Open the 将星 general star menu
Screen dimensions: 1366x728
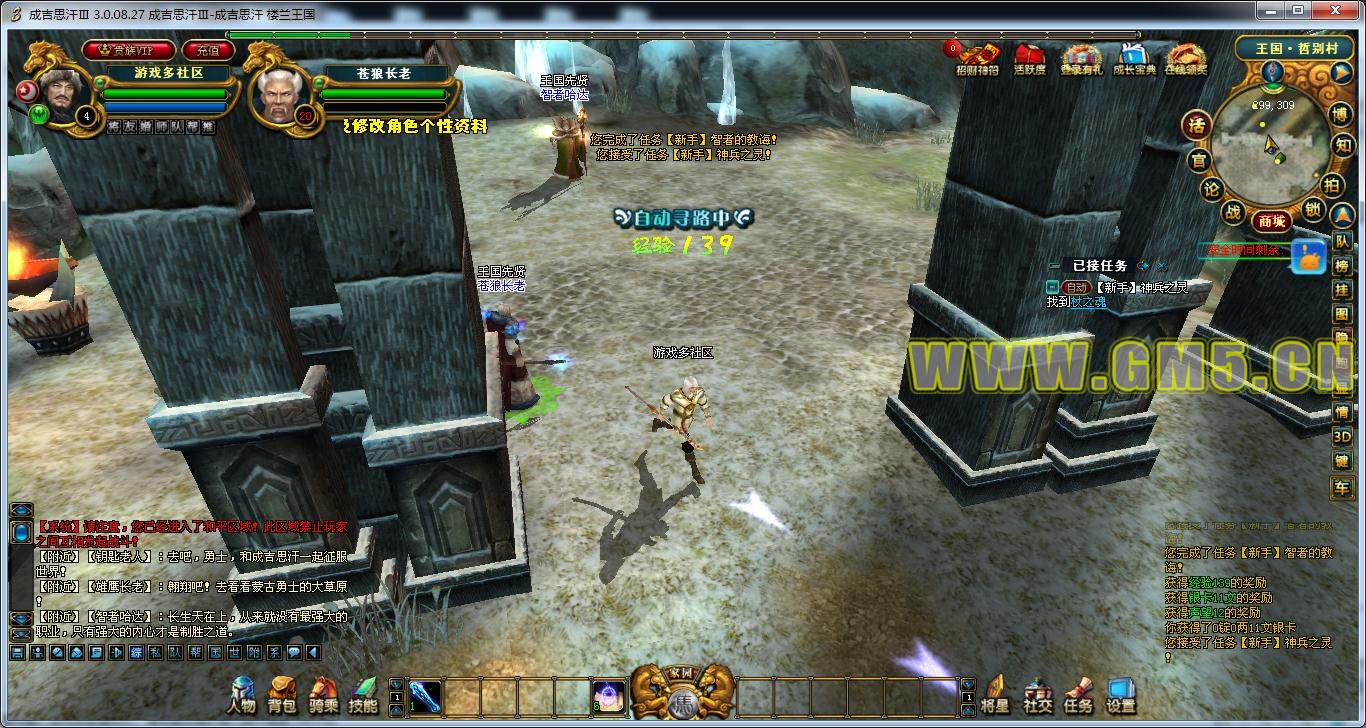(x=996, y=693)
